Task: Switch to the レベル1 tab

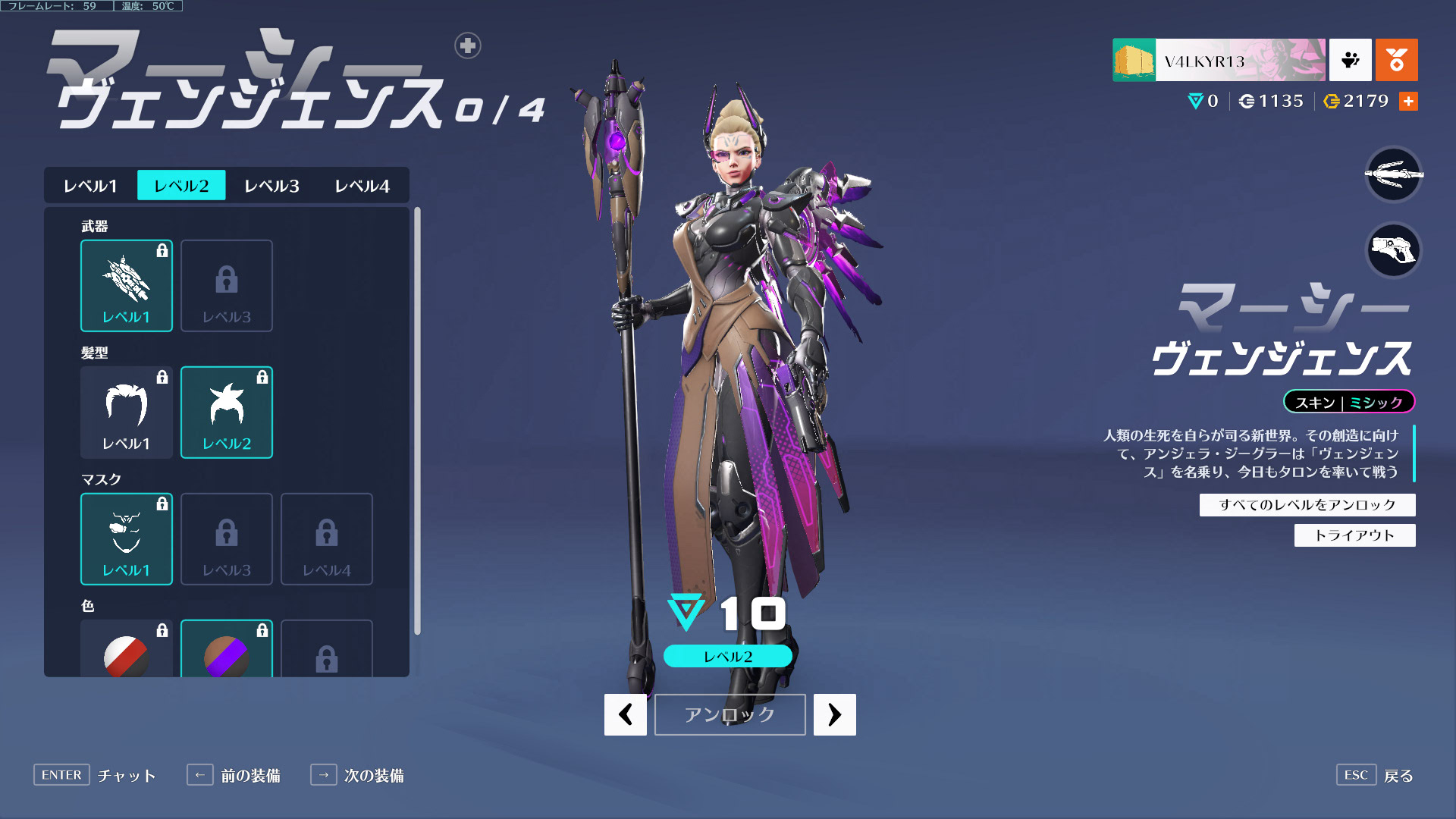Action: pos(90,186)
